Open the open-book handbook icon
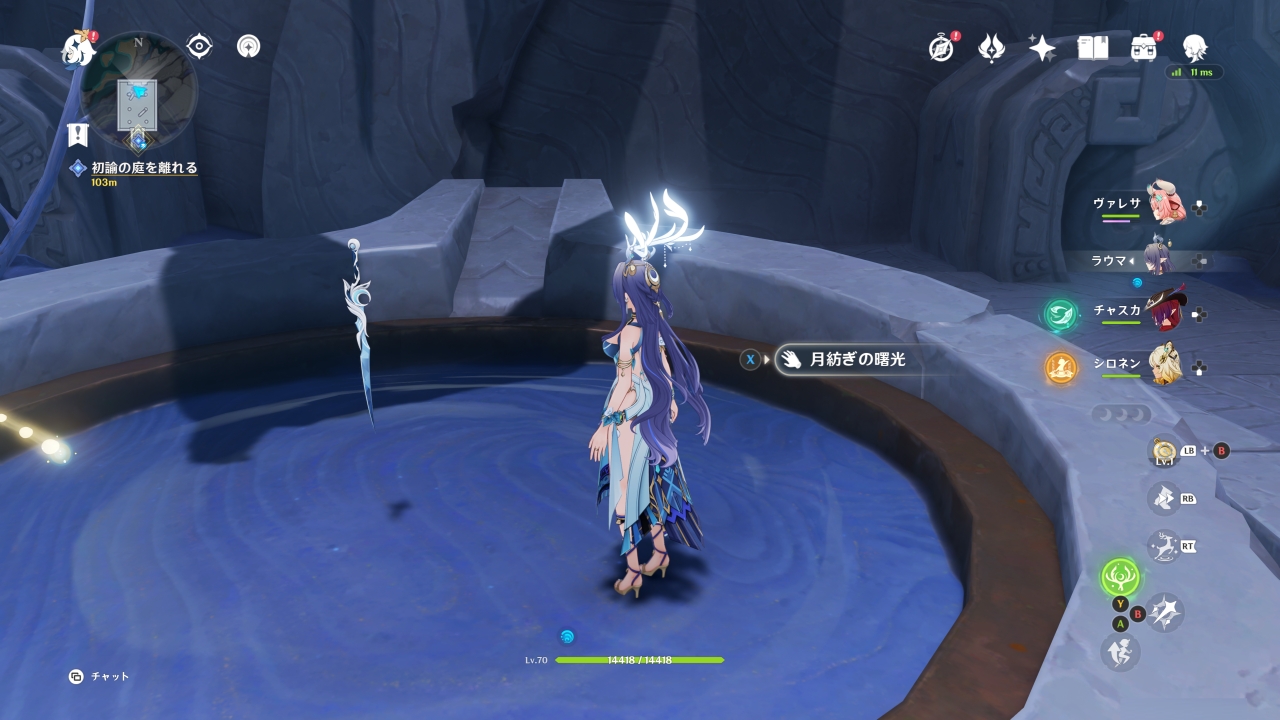1280x720 pixels. [1093, 47]
